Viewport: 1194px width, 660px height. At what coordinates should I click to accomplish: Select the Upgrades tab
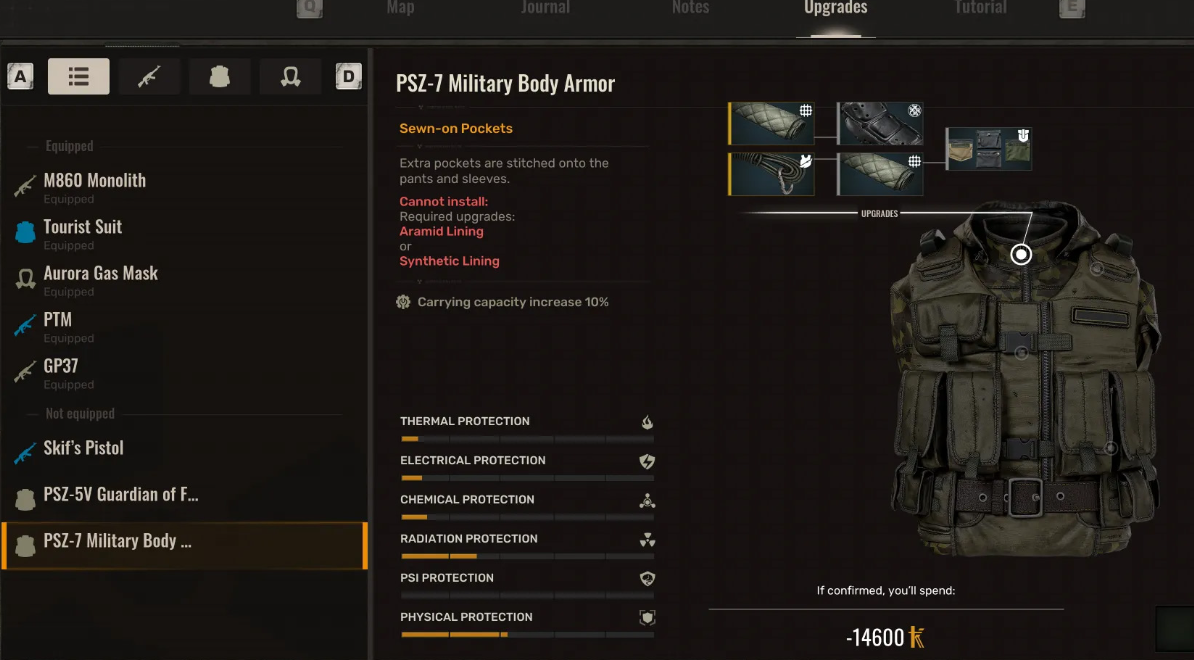(835, 8)
